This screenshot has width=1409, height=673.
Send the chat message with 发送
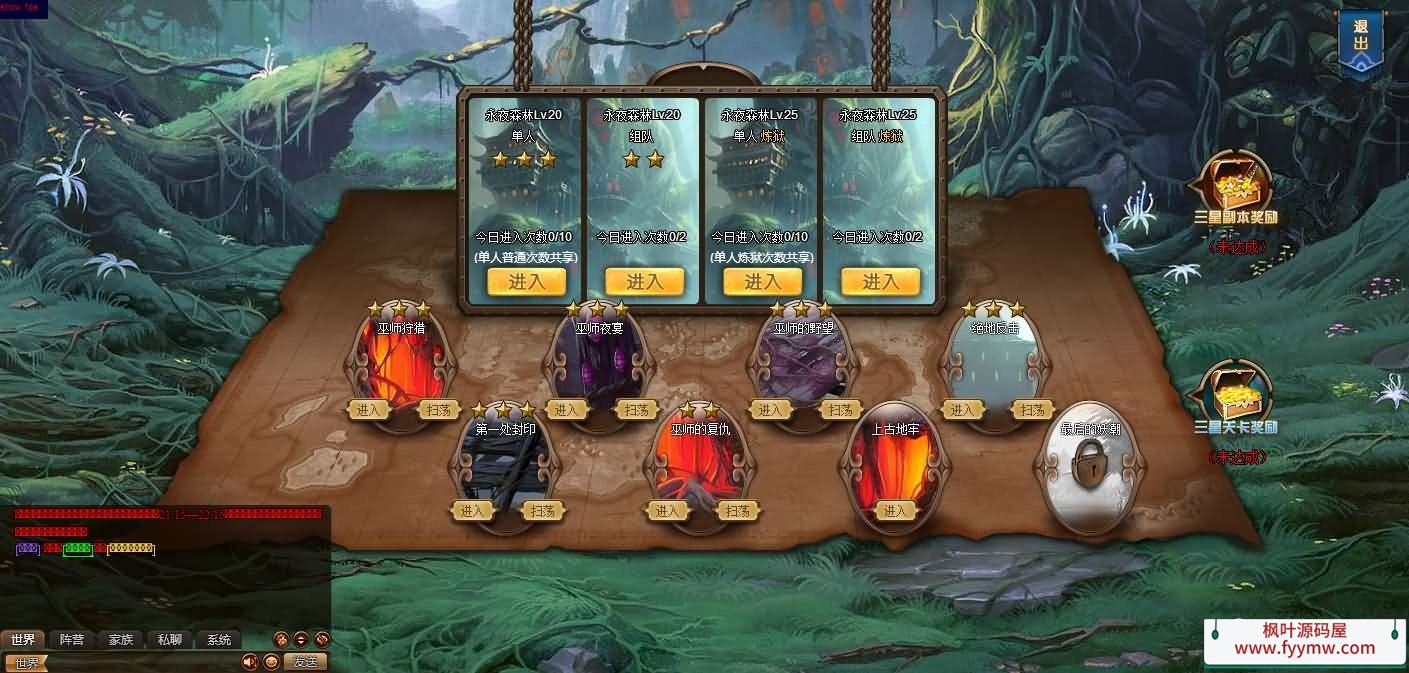pos(305,662)
